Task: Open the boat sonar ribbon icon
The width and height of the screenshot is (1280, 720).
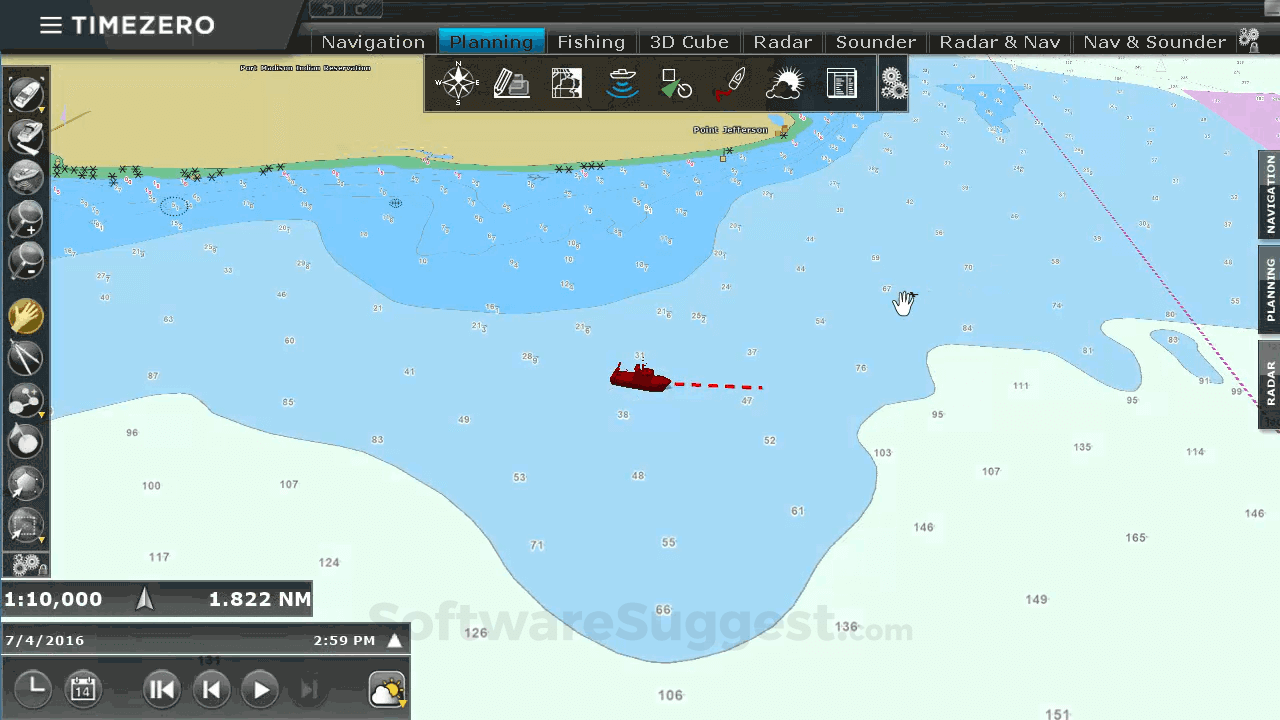Action: pyautogui.click(x=623, y=84)
